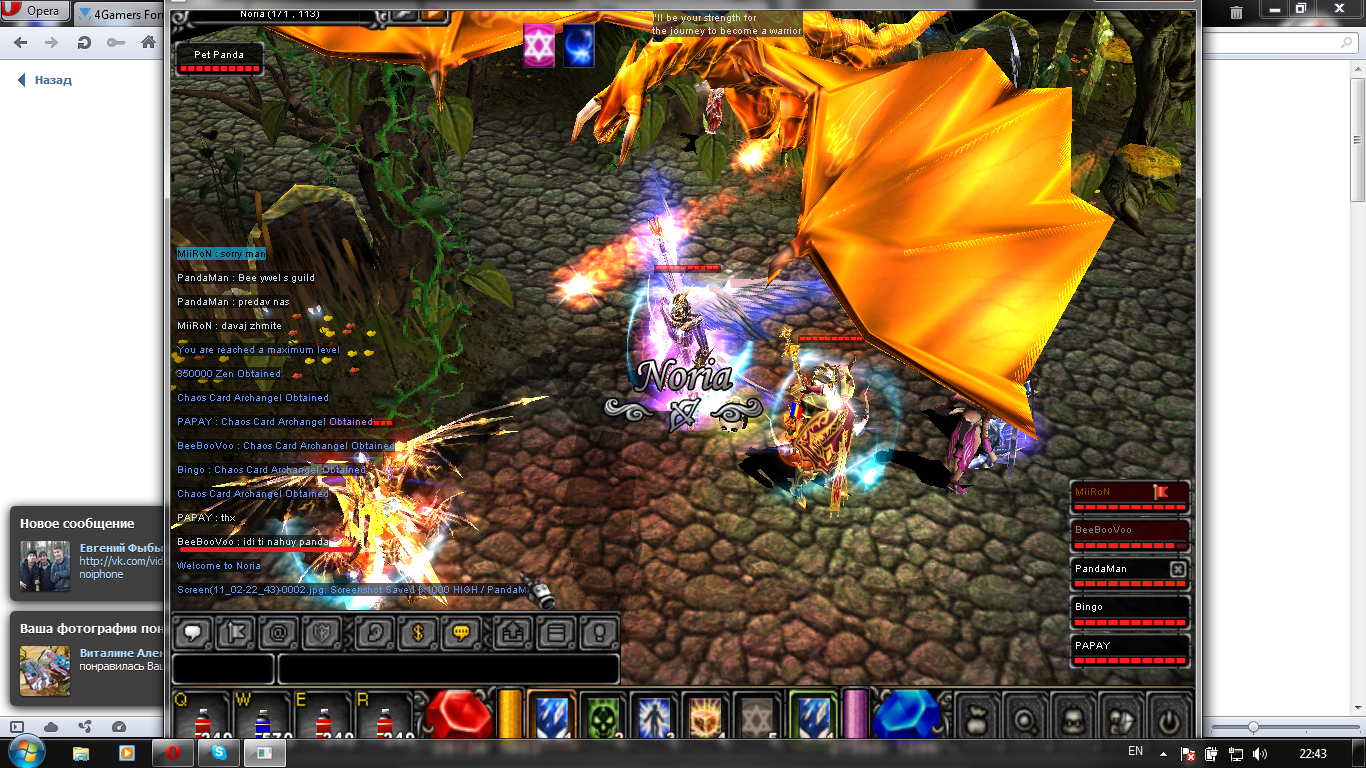Choose the gray hexagram skill slot
The height and width of the screenshot is (768, 1366).
click(x=757, y=719)
